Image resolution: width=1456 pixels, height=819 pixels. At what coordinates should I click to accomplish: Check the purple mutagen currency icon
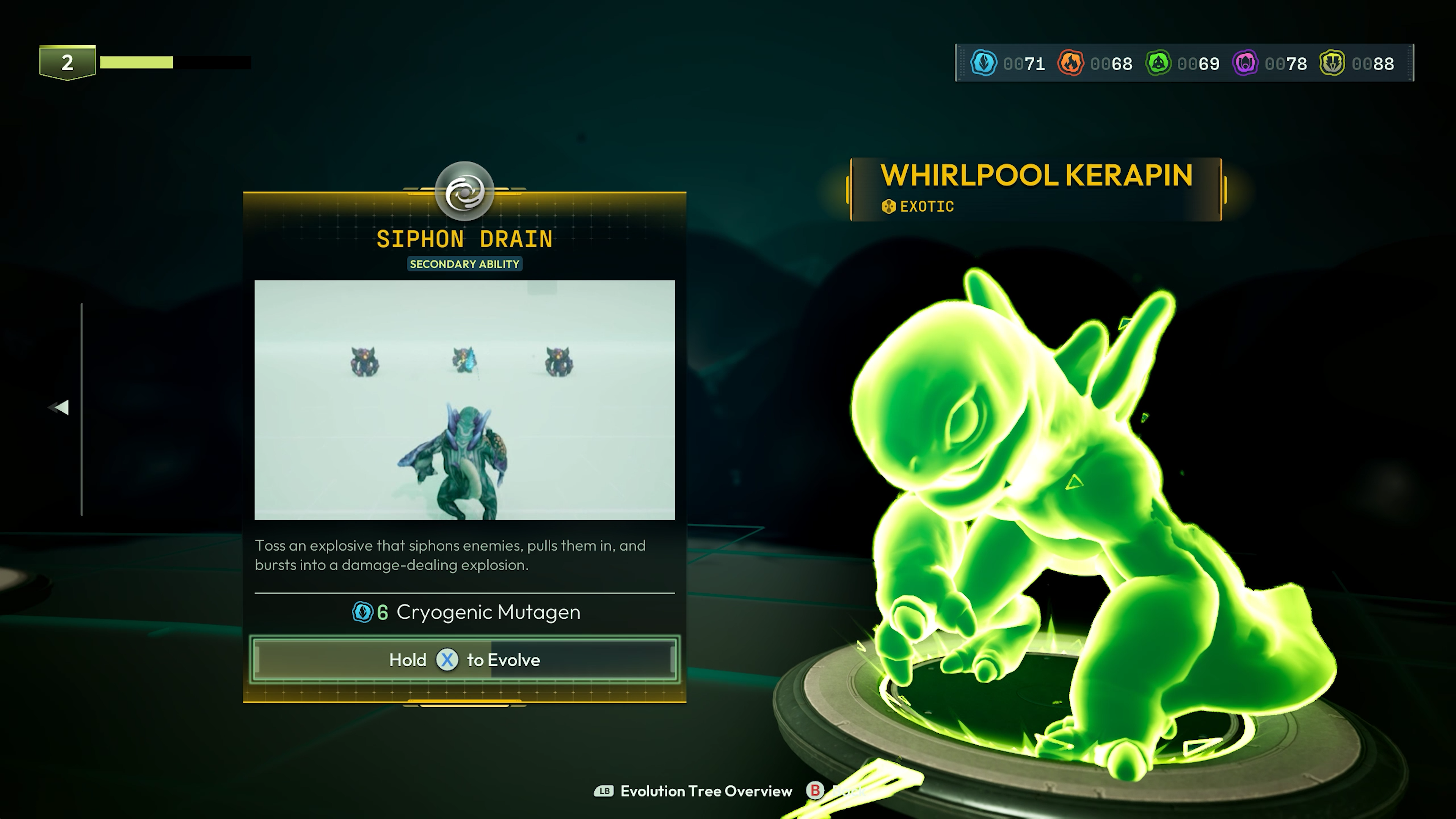click(x=1245, y=63)
